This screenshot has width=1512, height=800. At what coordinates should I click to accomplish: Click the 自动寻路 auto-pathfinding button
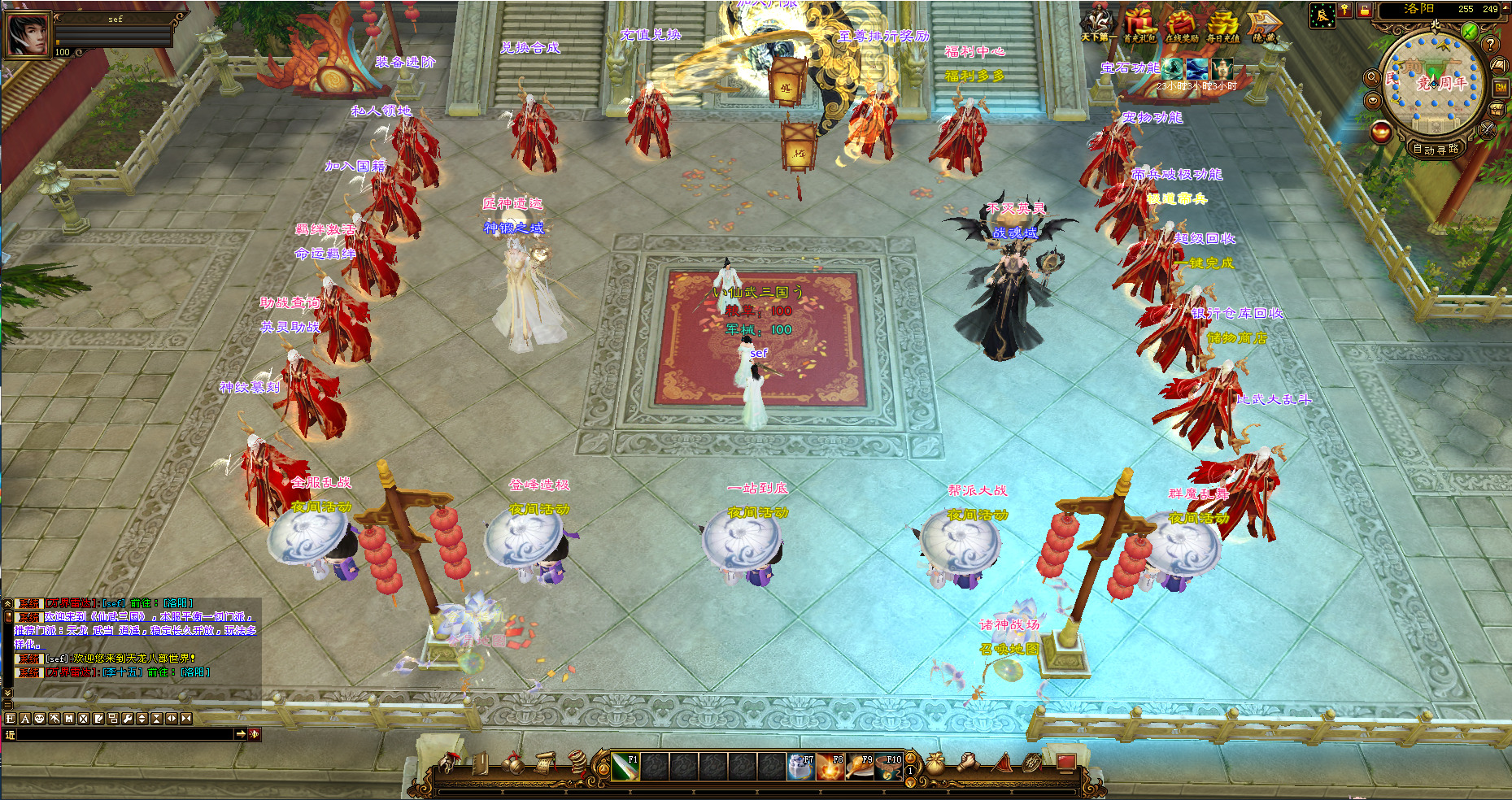click(1436, 149)
